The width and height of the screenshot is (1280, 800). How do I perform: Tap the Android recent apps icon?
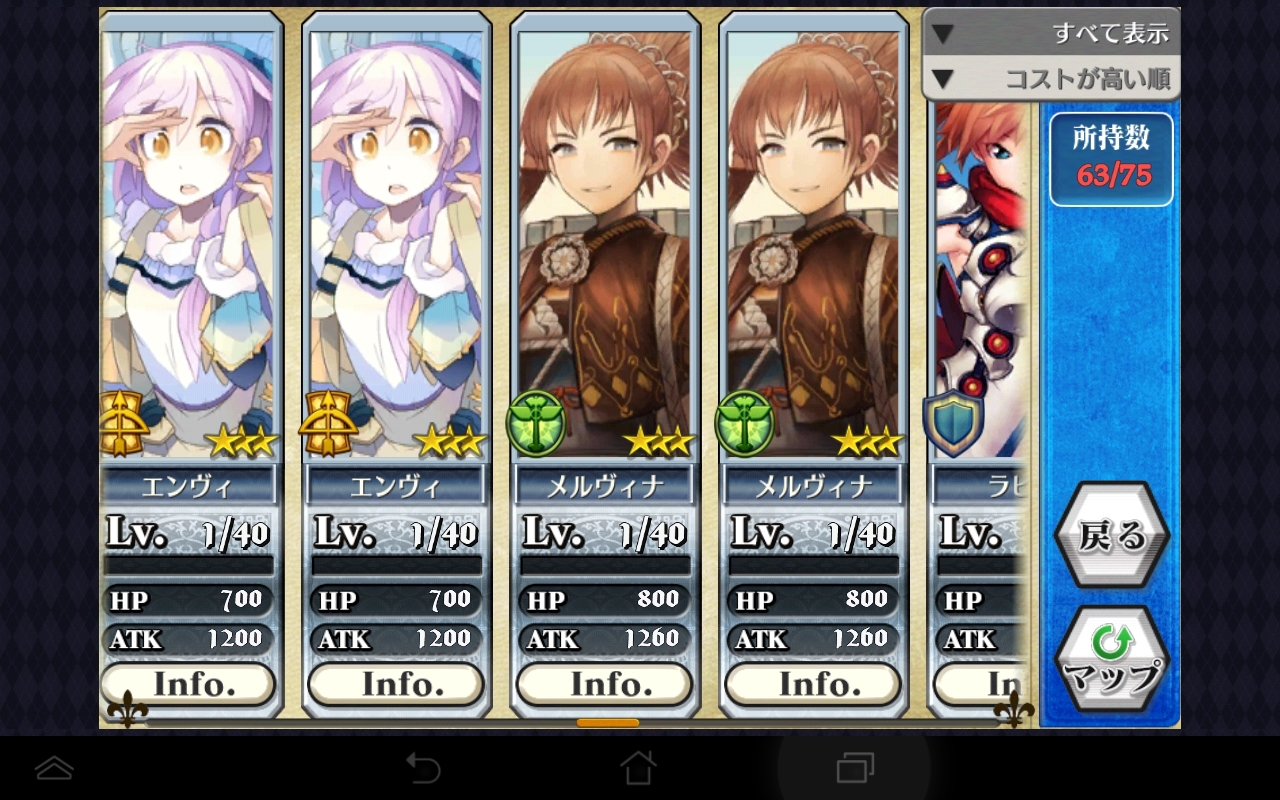[854, 768]
